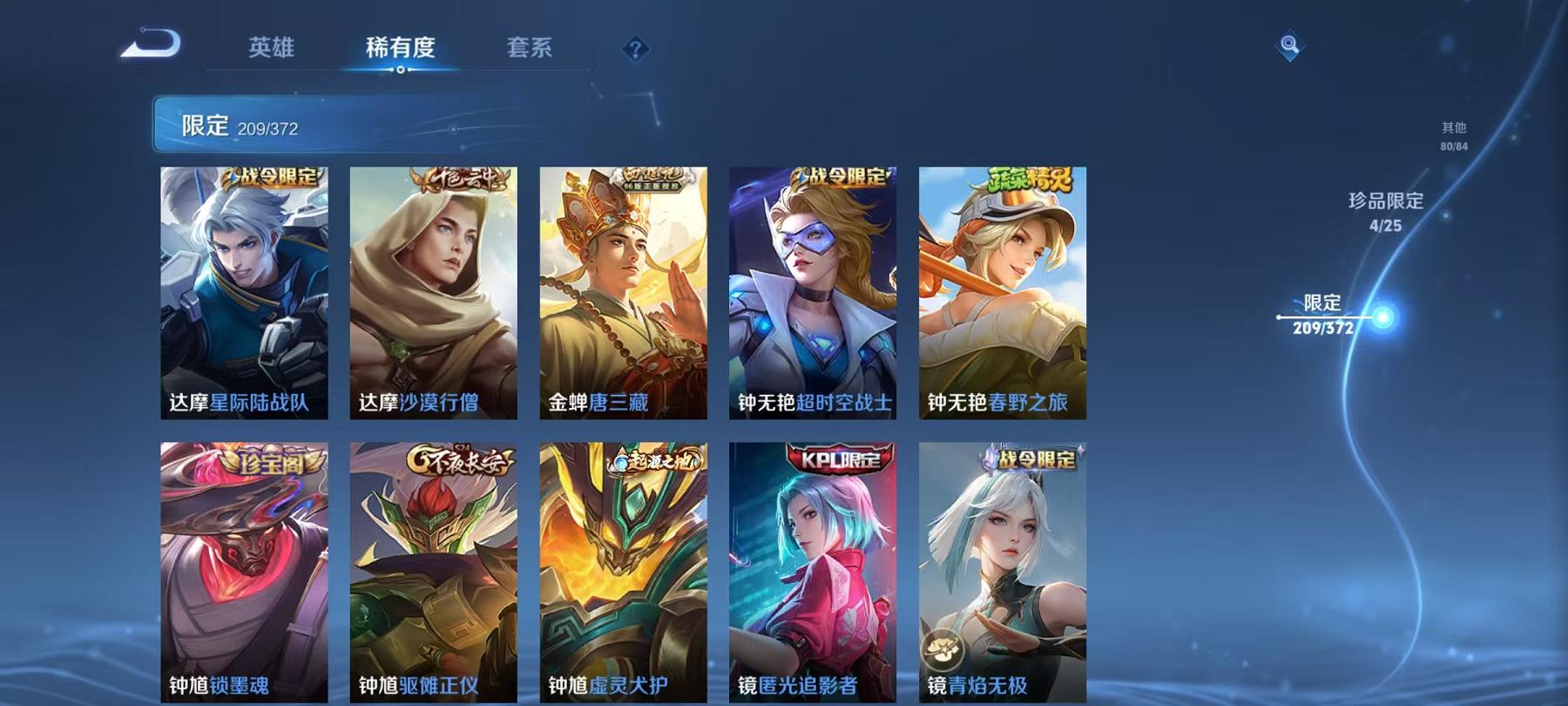
Task: Open the 其他 80/84 section on right
Action: (1453, 135)
